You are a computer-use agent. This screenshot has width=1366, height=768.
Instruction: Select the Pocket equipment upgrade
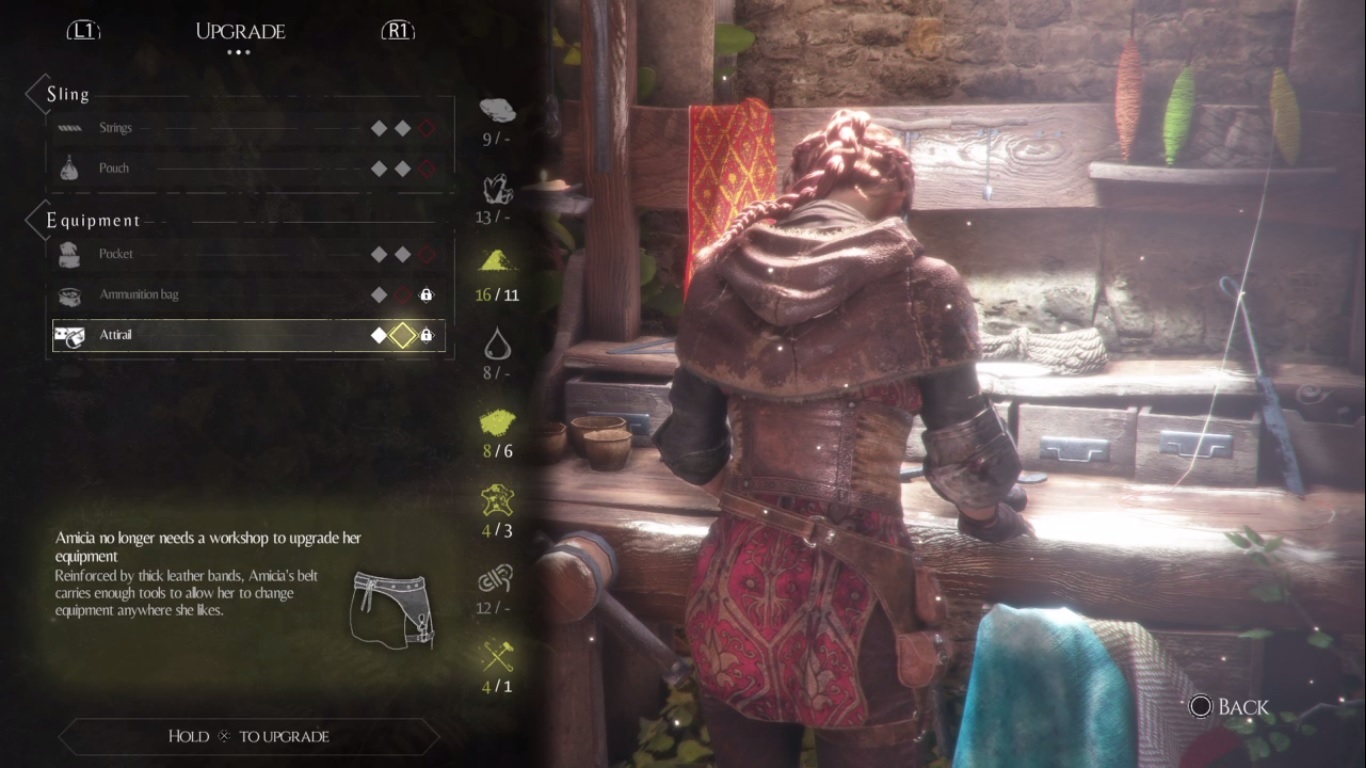pyautogui.click(x=248, y=254)
